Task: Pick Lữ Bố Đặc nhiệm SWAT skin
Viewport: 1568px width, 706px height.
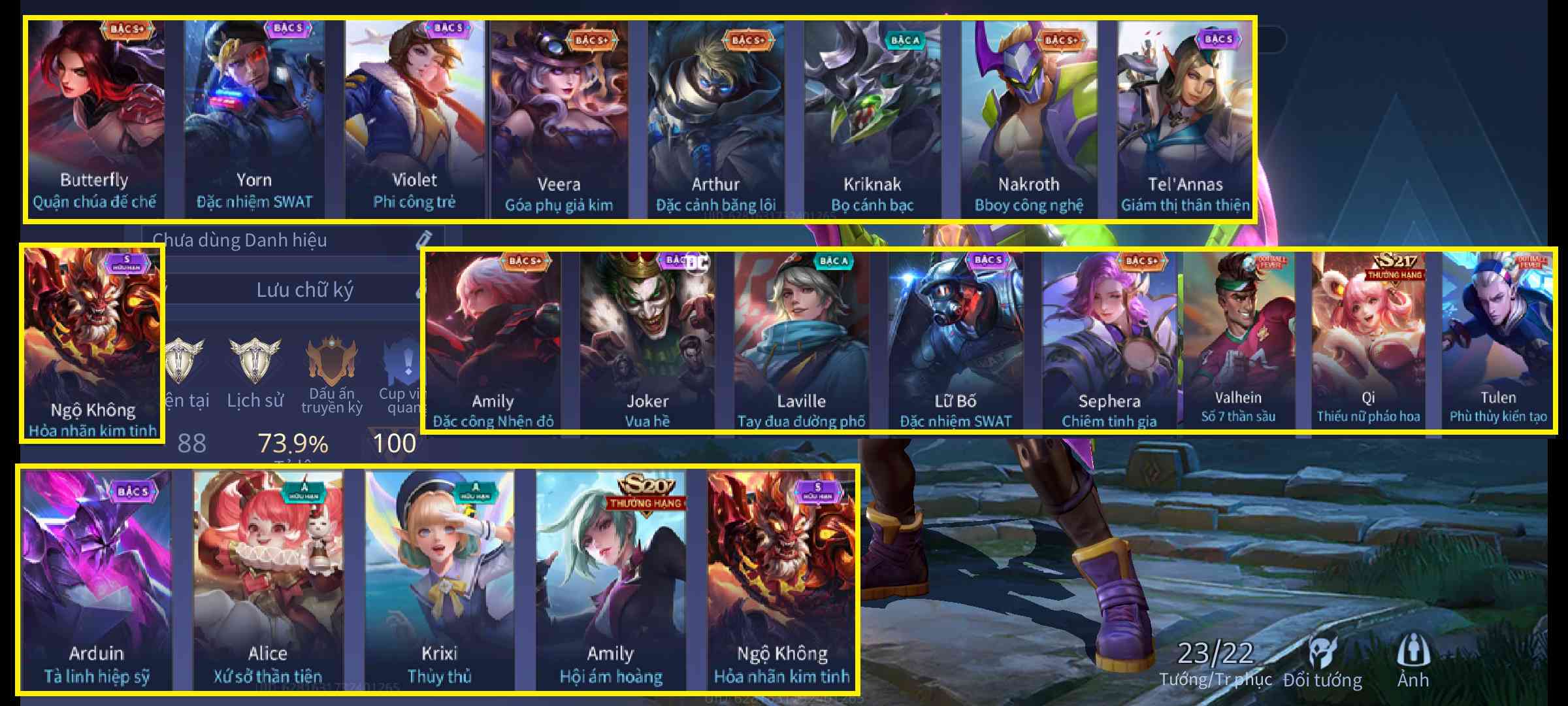Action: pos(955,340)
